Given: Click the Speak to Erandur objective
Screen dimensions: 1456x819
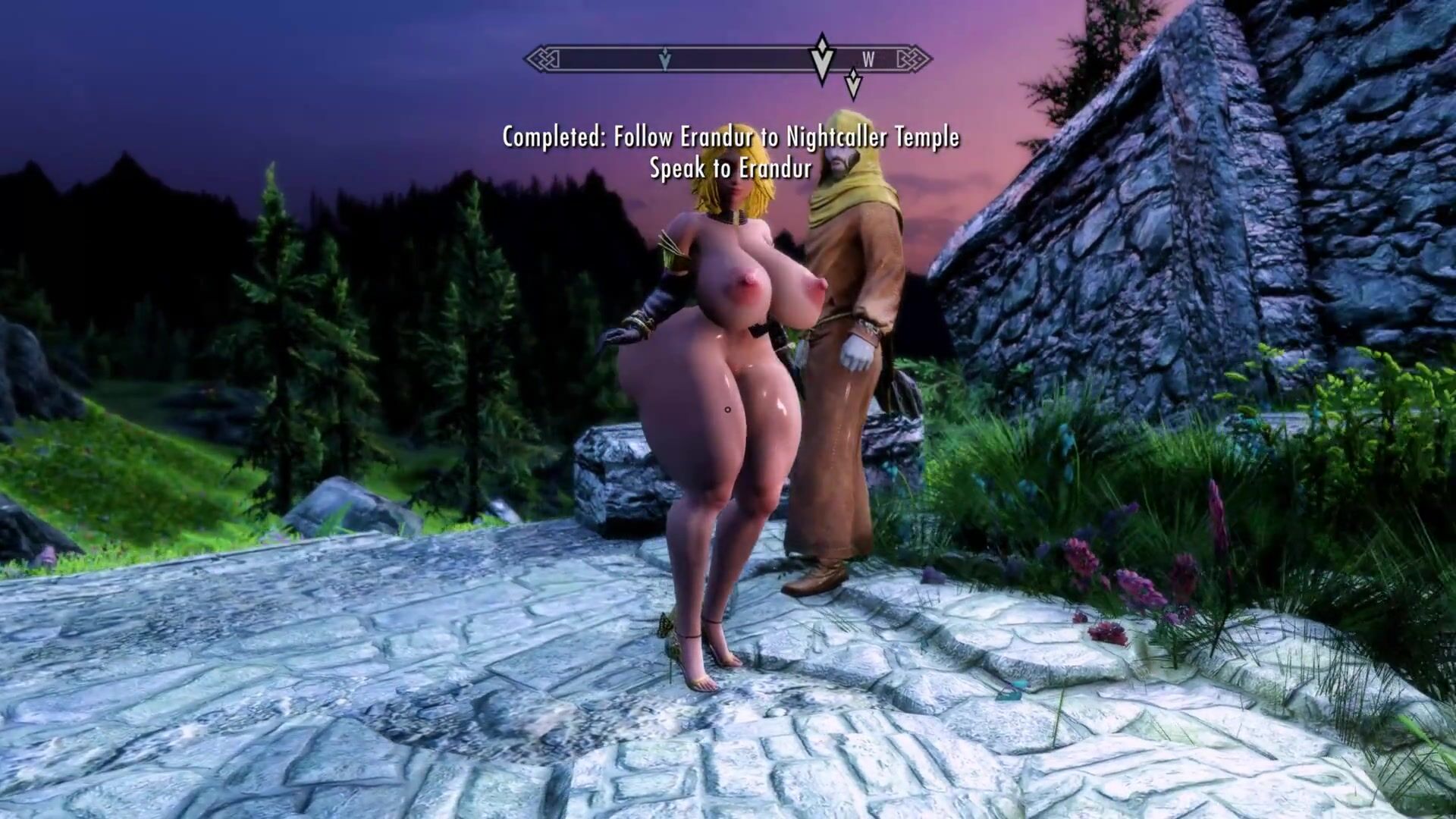Looking at the screenshot, I should coord(730,168).
